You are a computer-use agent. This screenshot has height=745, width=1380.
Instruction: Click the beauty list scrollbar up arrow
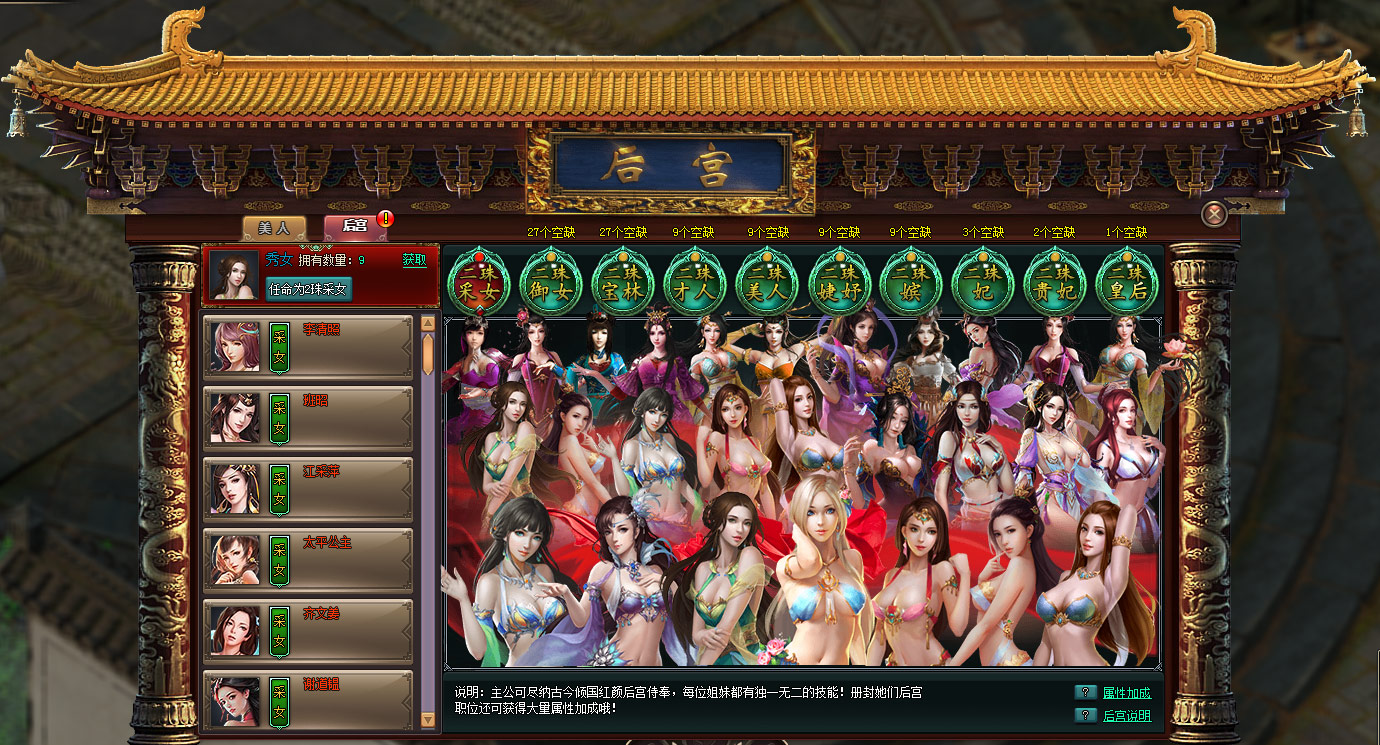click(428, 321)
